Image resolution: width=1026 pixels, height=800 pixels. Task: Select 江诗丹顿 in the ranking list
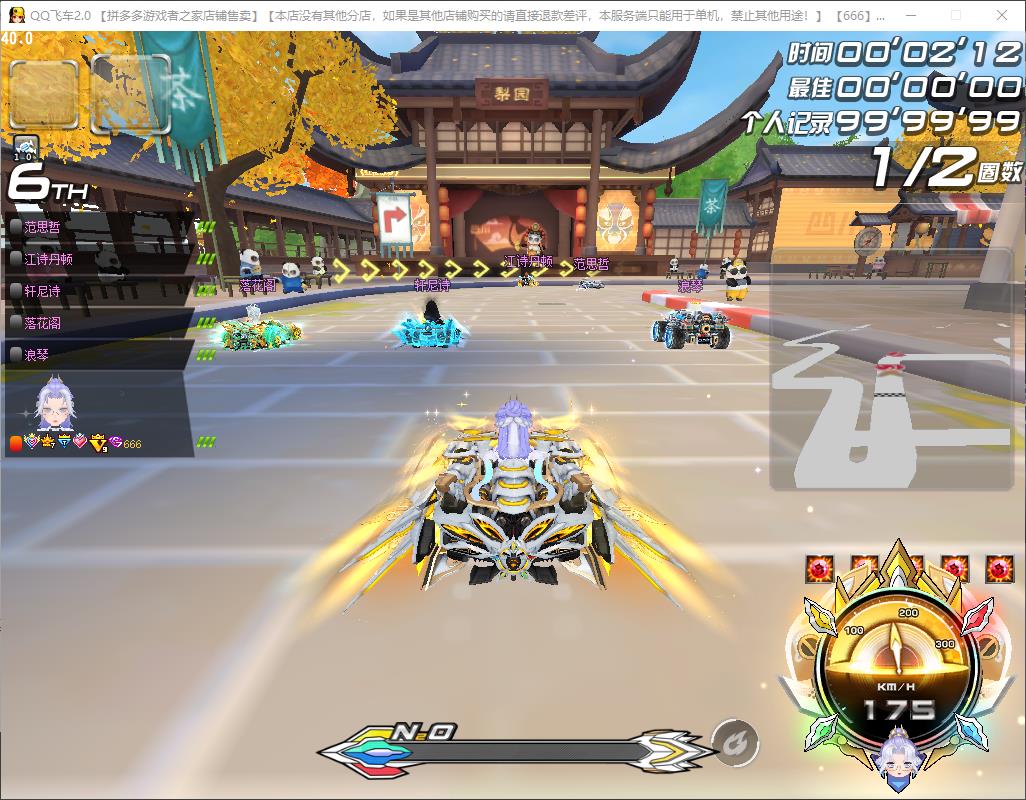click(x=100, y=258)
